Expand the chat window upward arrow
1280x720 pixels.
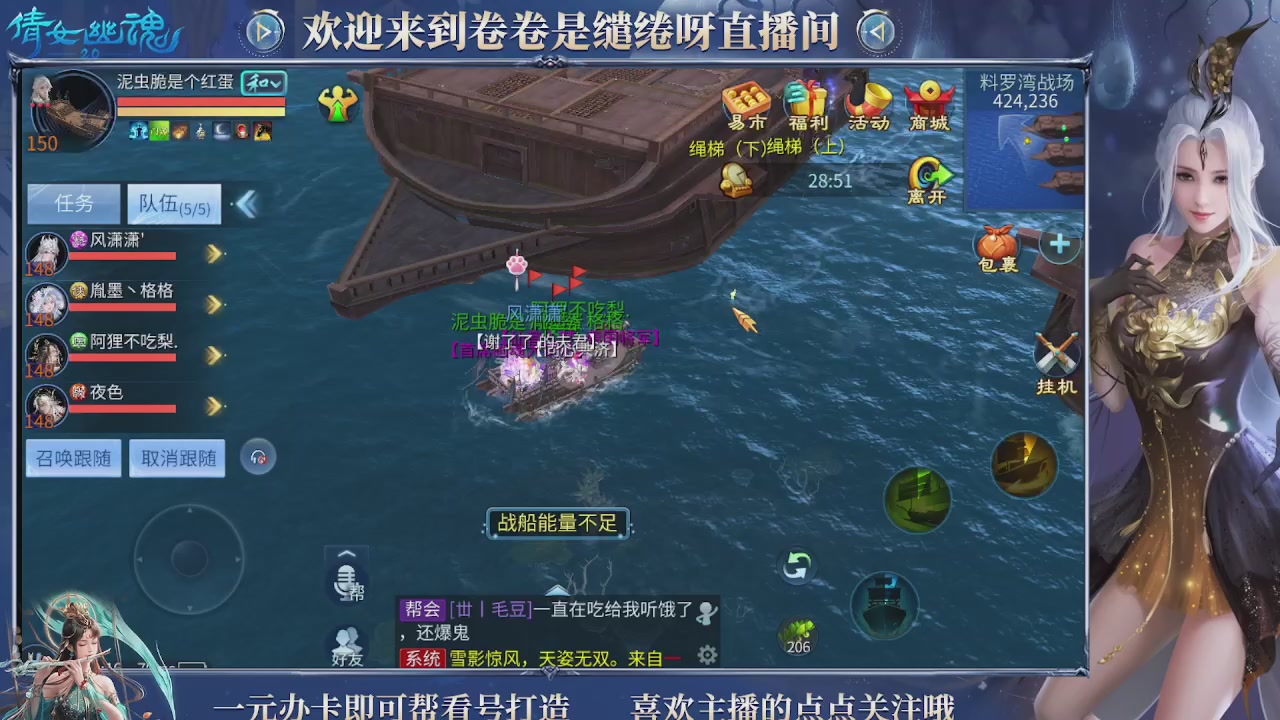coord(346,556)
